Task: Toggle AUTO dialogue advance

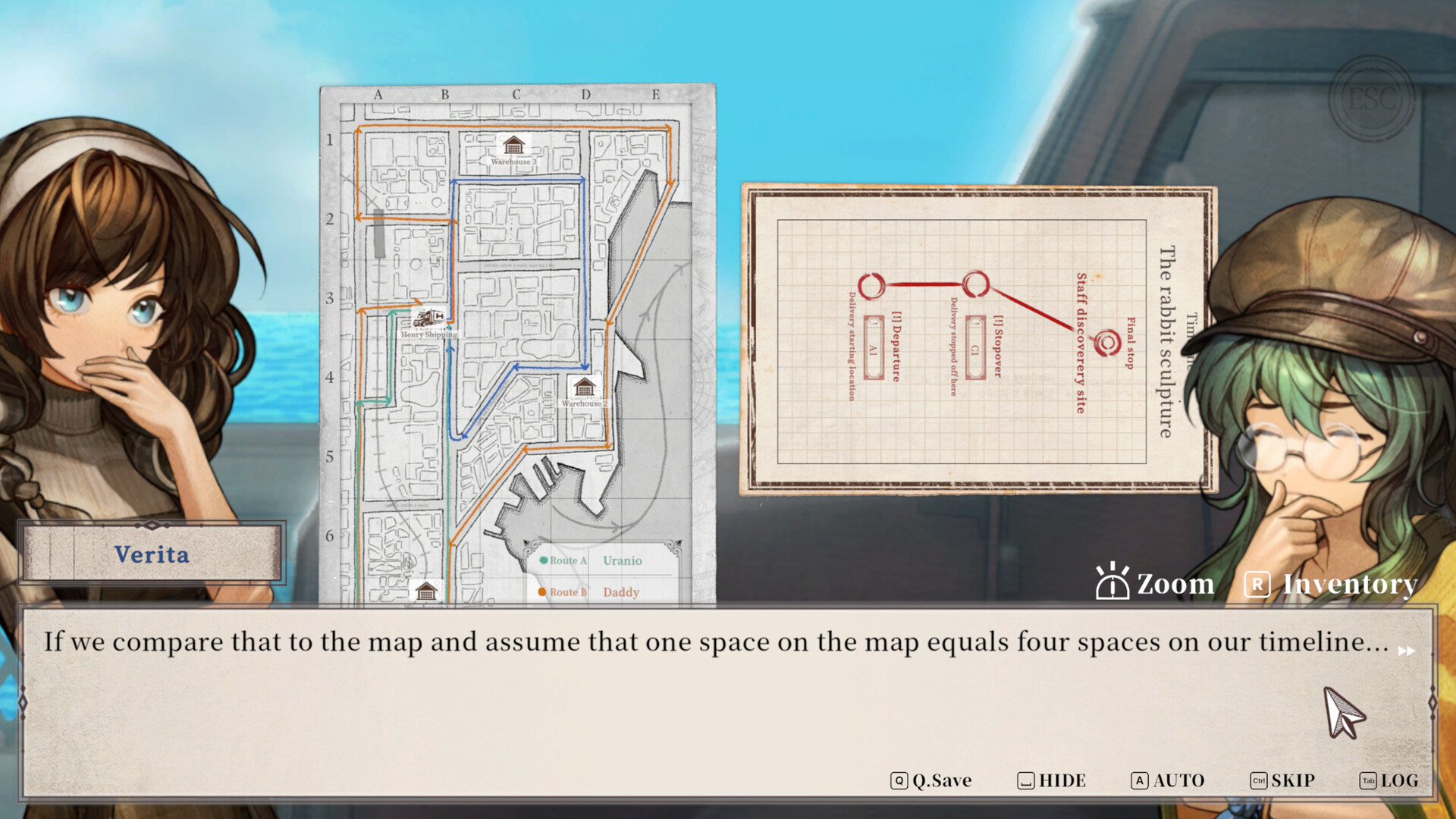Action: point(1168,780)
